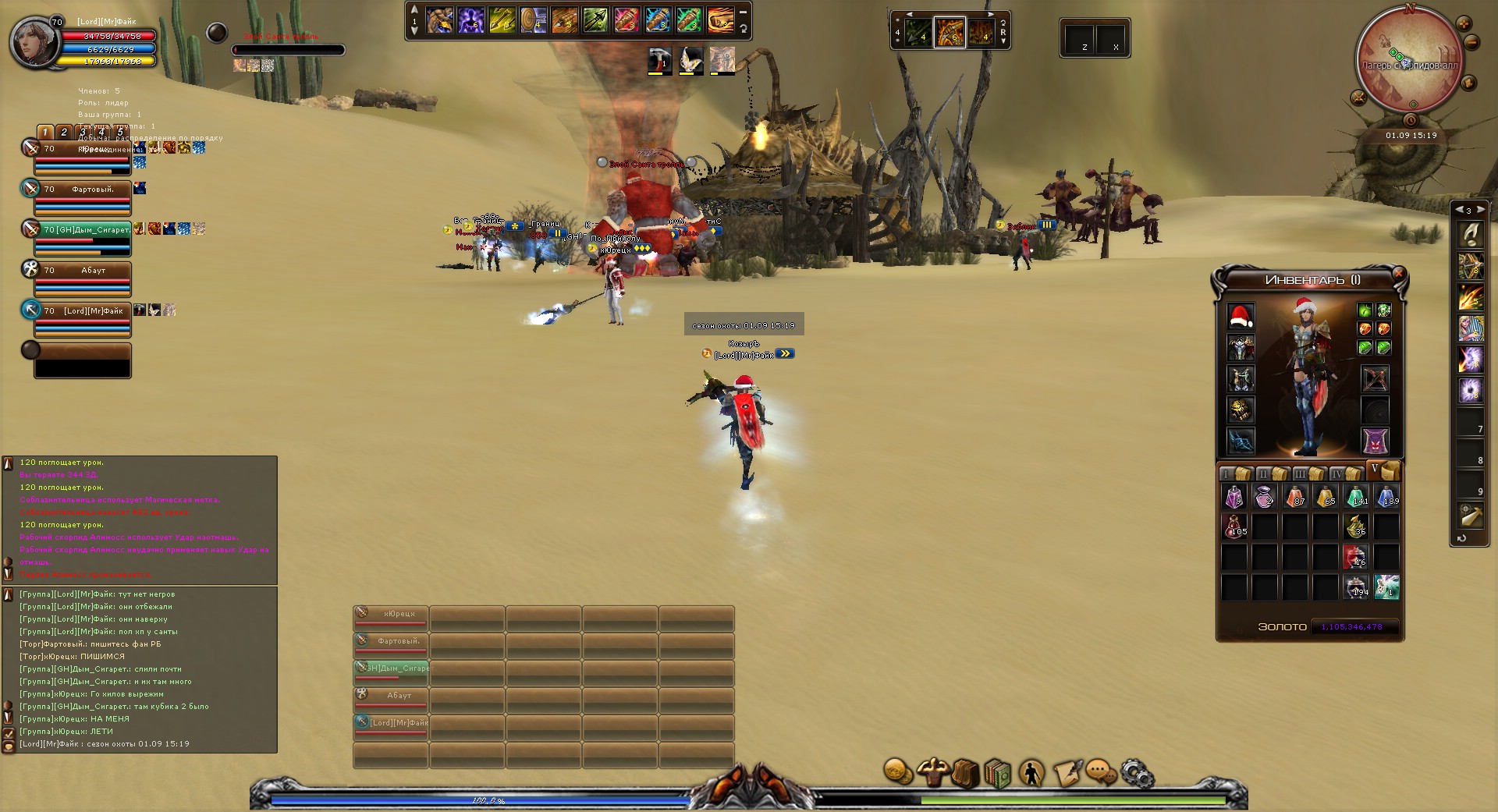Open the gold coins shop icon
This screenshot has width=1498, height=812.
point(898,772)
